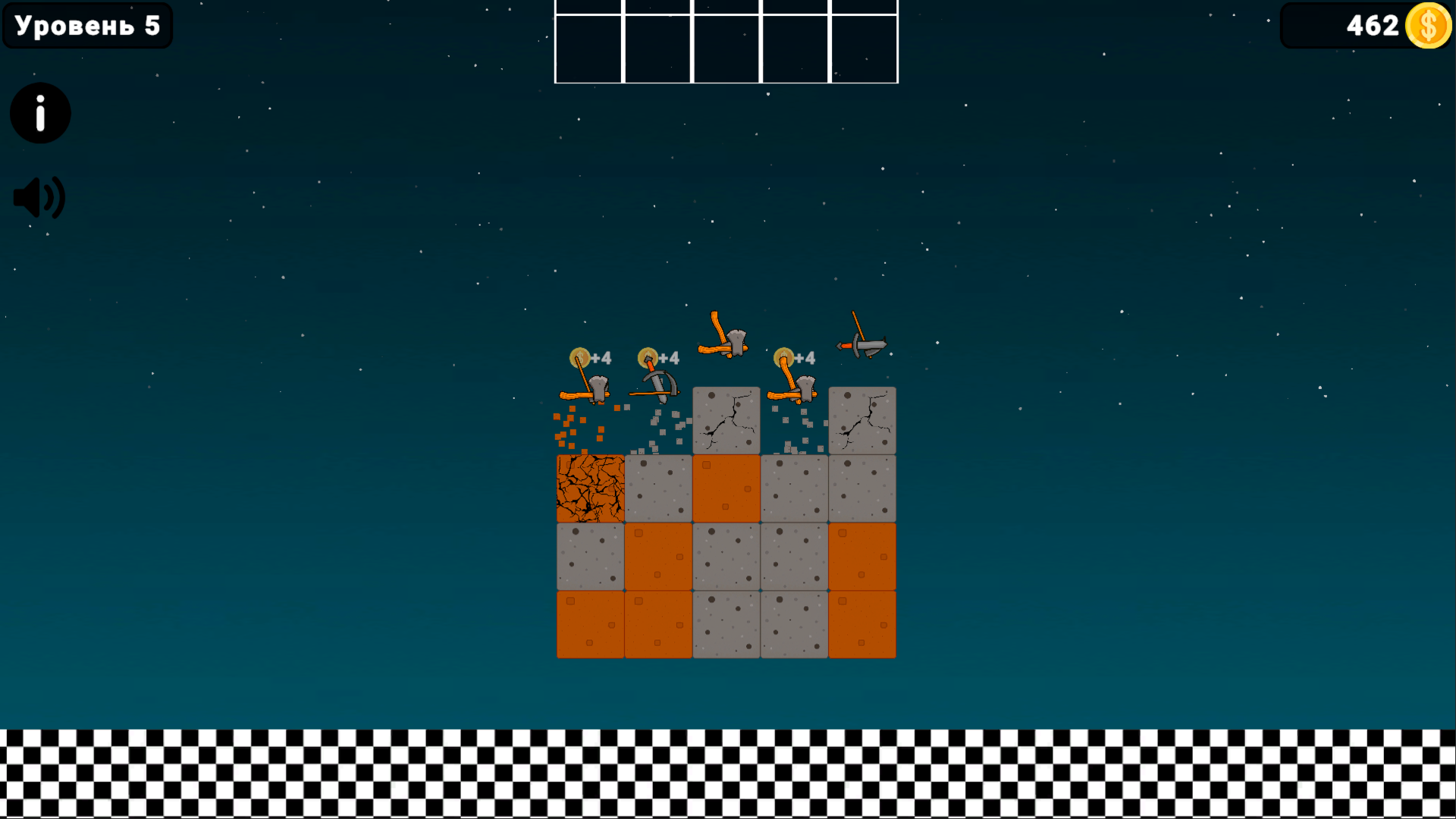Click the Уровень 5 level badge
Image resolution: width=1456 pixels, height=819 pixels.
(x=86, y=26)
